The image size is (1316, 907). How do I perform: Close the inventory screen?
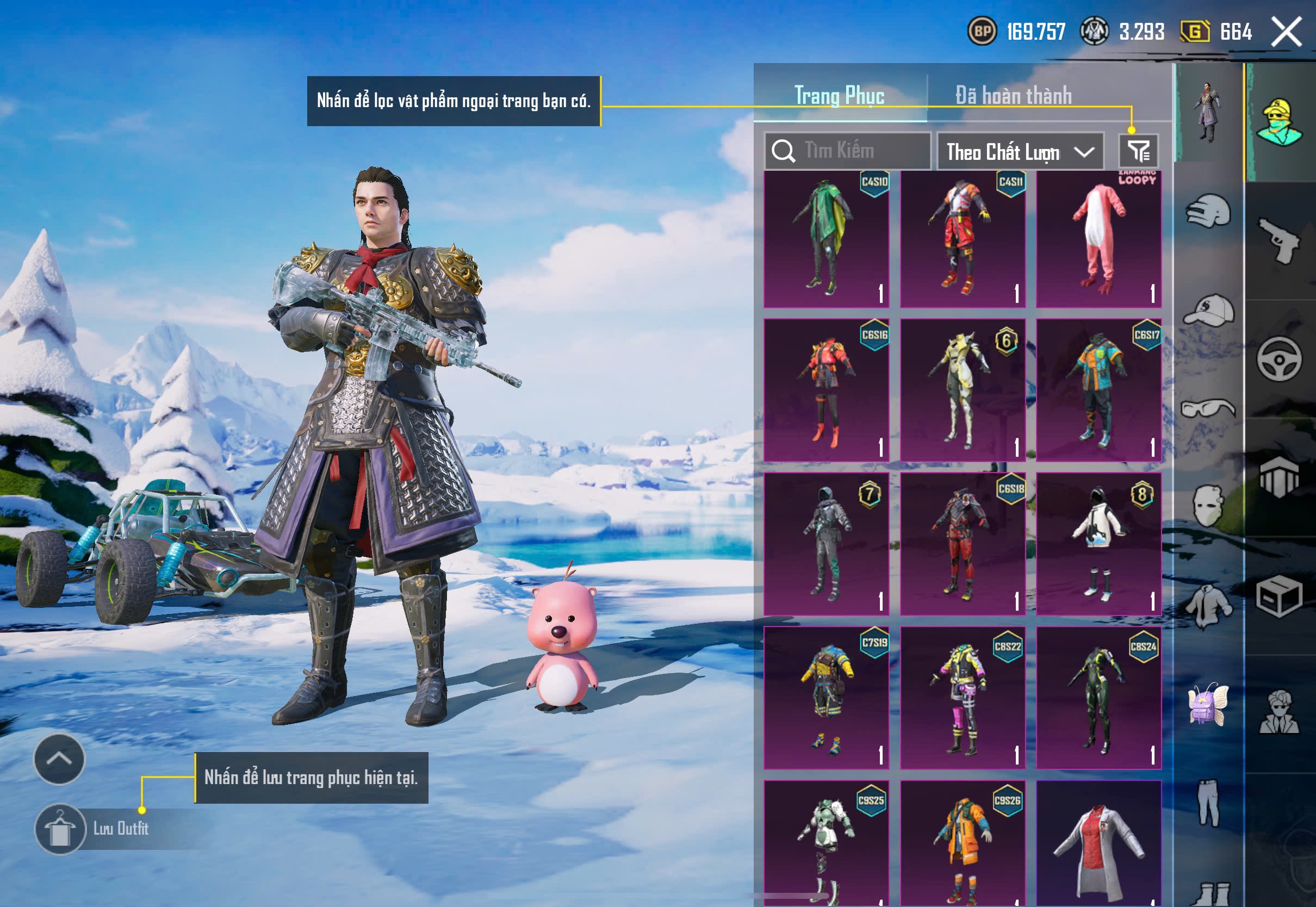[x=1286, y=32]
